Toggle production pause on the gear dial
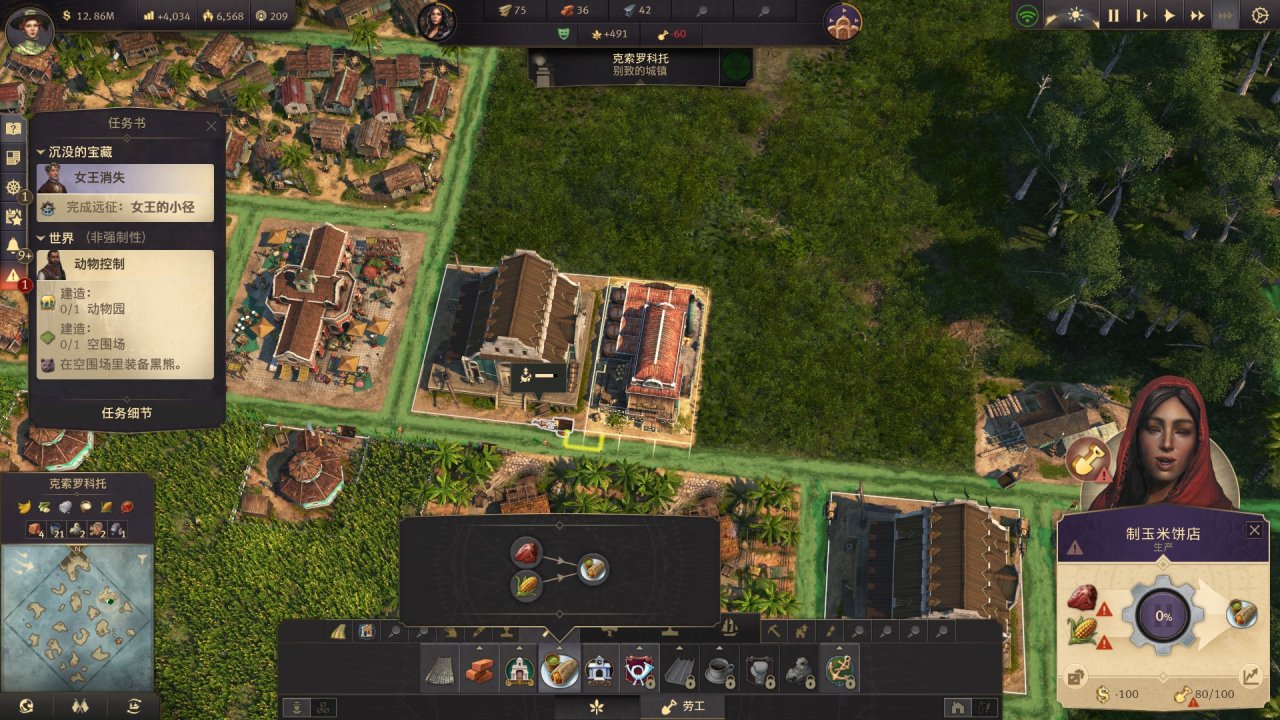Screen dimensions: 1280x720 click(x=1164, y=616)
